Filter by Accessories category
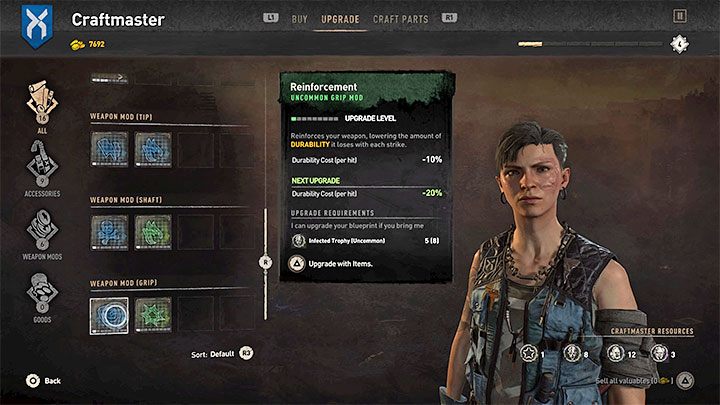This screenshot has width=720, height=405. 42,168
